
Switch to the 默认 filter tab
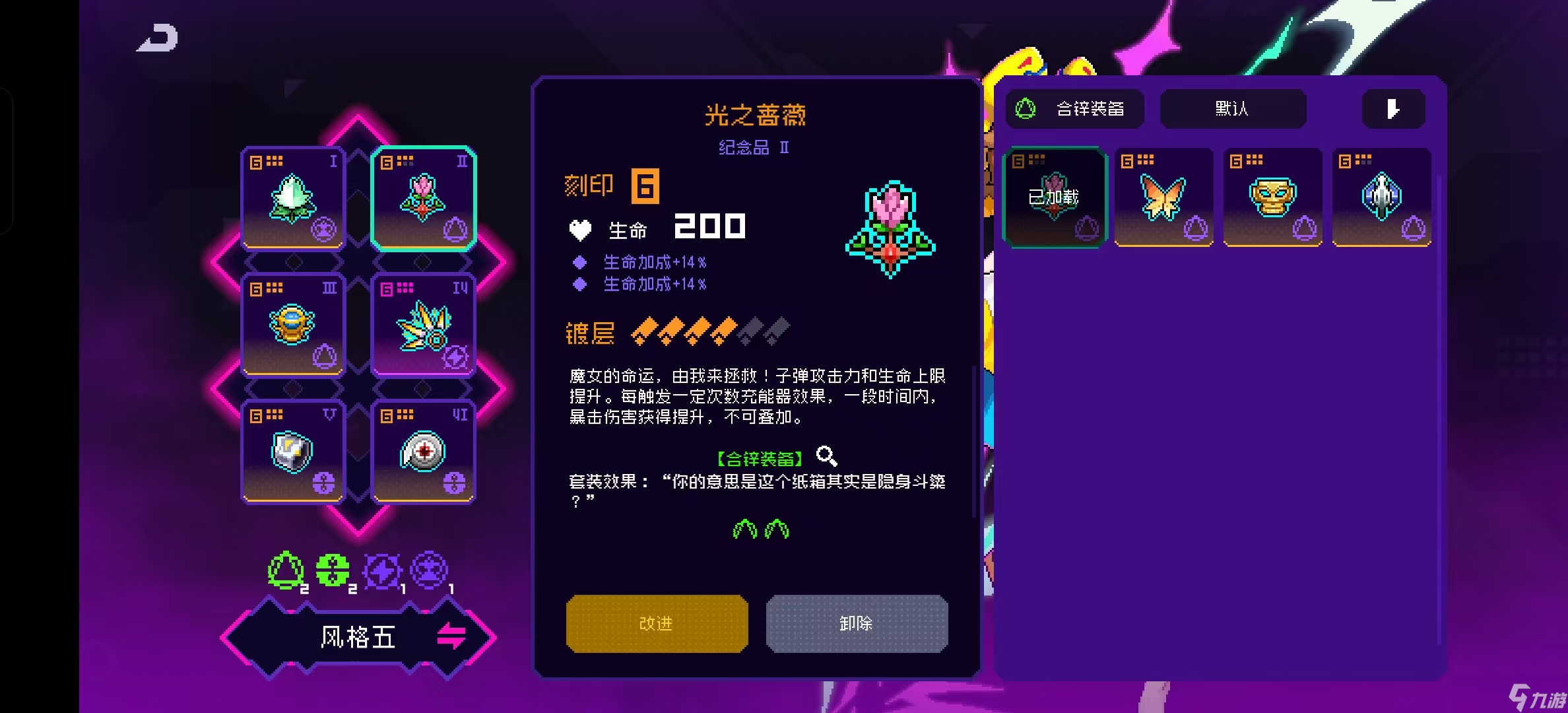(1233, 109)
